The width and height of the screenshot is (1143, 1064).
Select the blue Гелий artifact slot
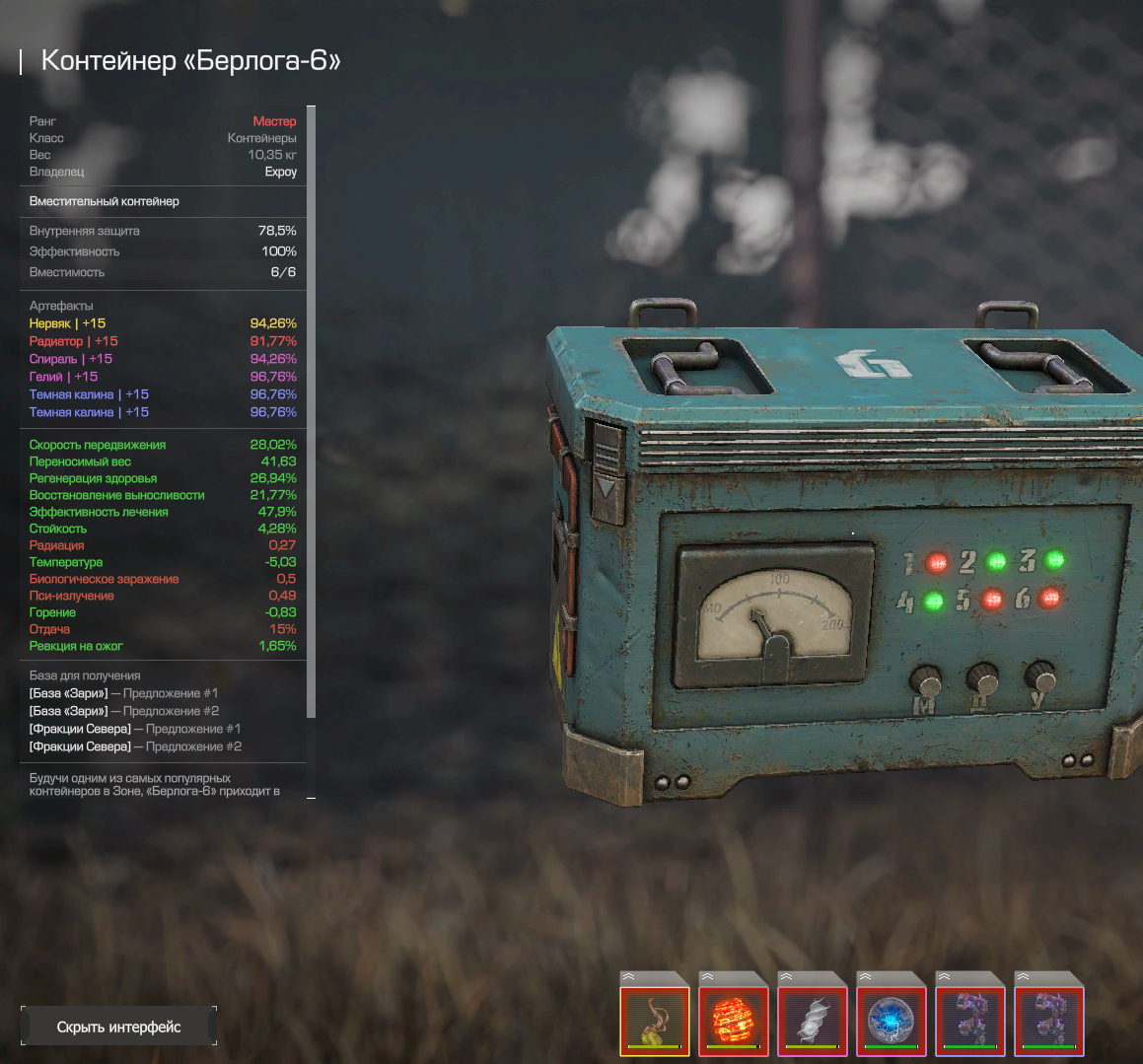tap(892, 1021)
